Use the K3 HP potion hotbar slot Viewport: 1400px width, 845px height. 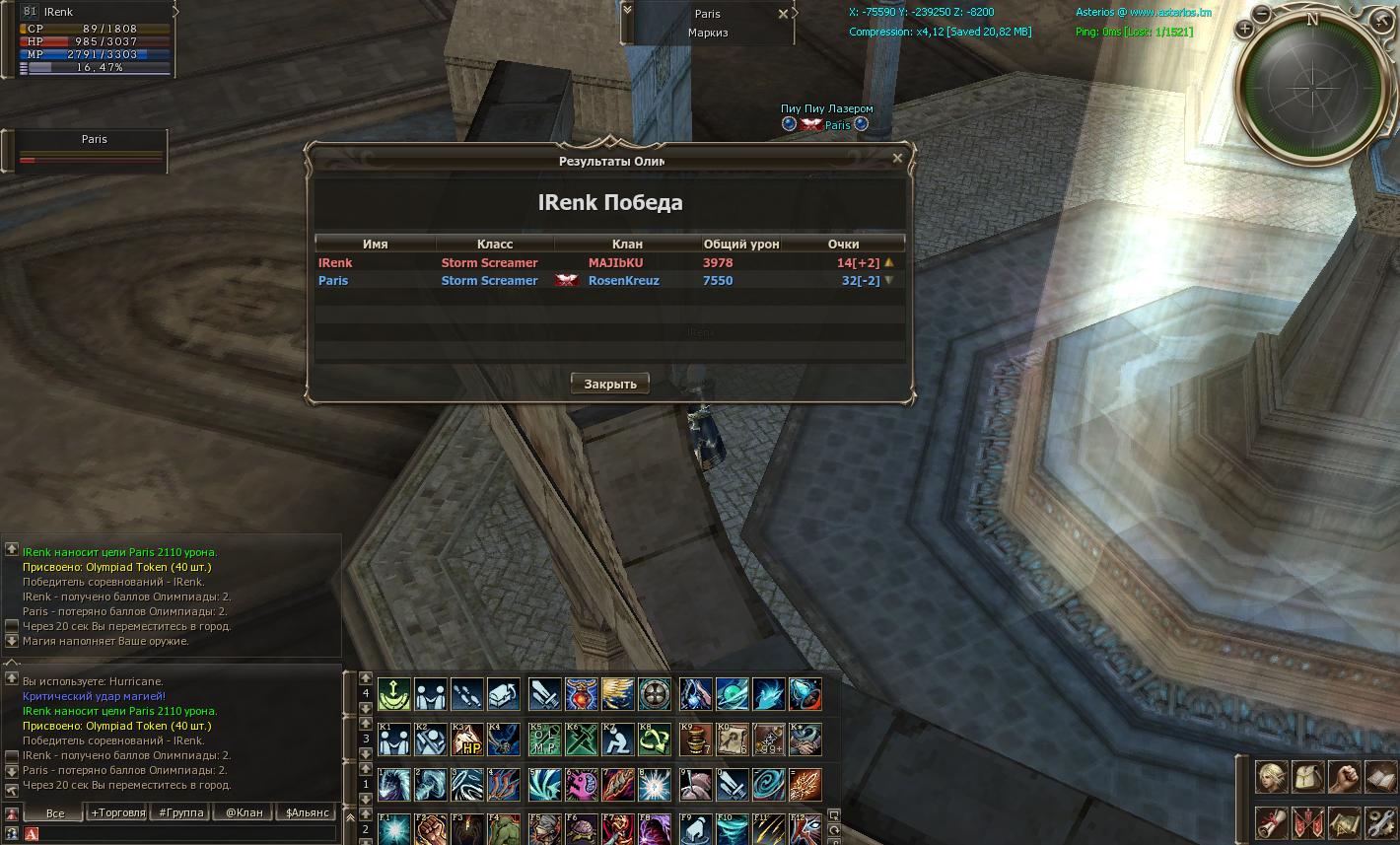[x=466, y=739]
